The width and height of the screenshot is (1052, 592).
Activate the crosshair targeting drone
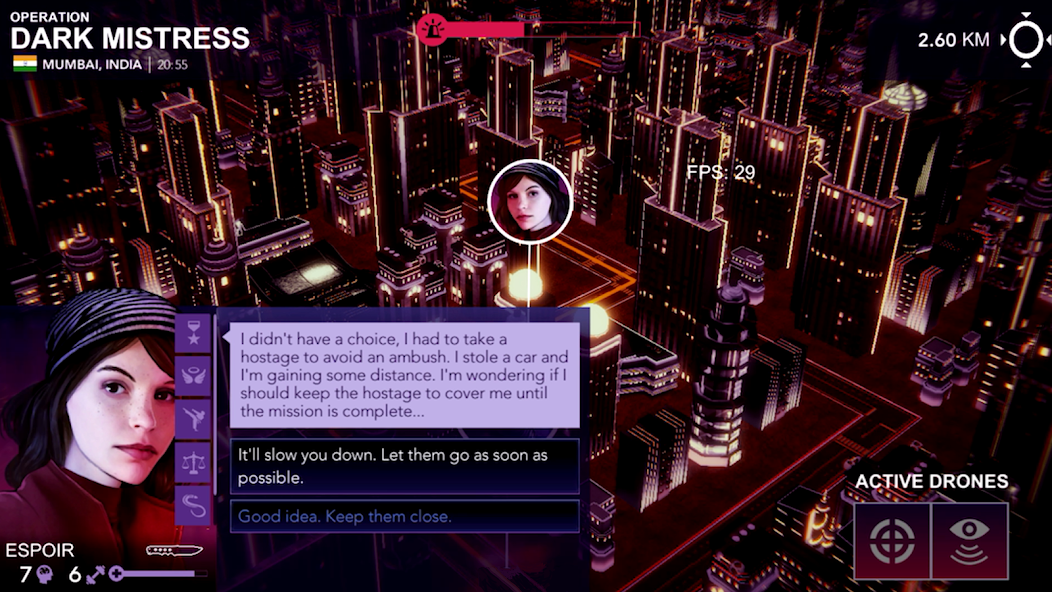click(x=892, y=541)
